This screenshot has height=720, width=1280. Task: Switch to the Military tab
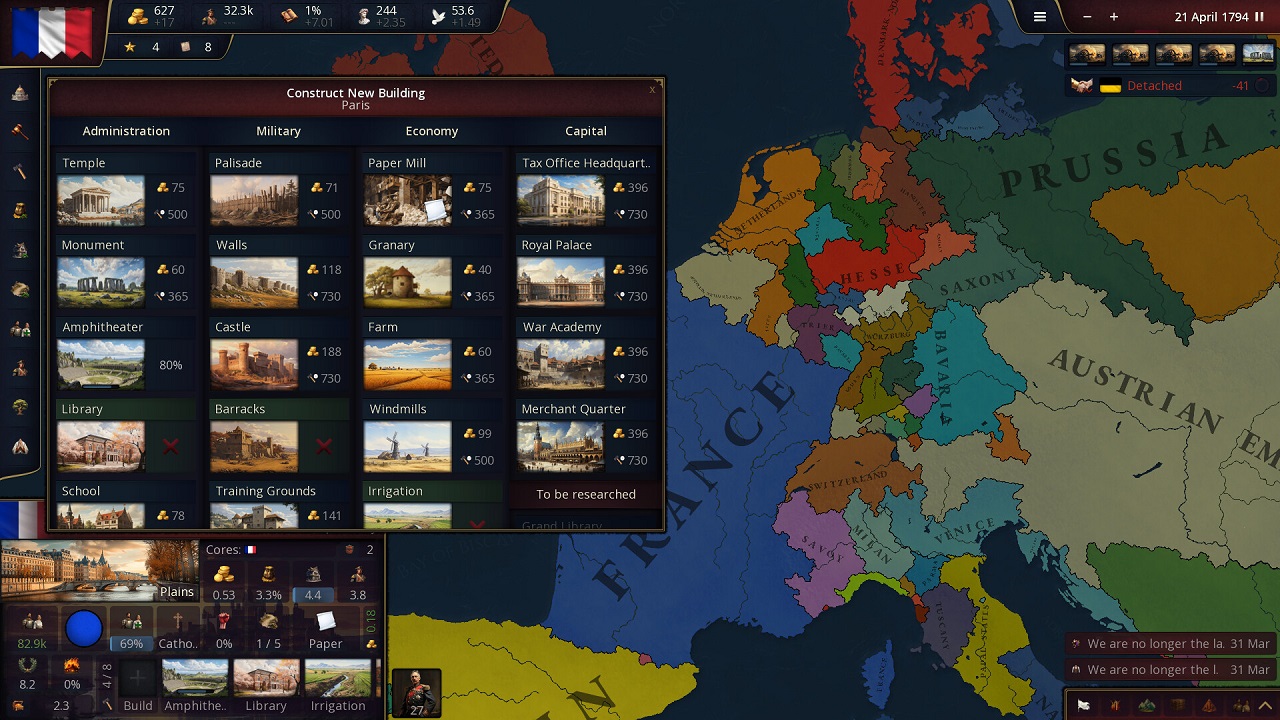tap(278, 131)
